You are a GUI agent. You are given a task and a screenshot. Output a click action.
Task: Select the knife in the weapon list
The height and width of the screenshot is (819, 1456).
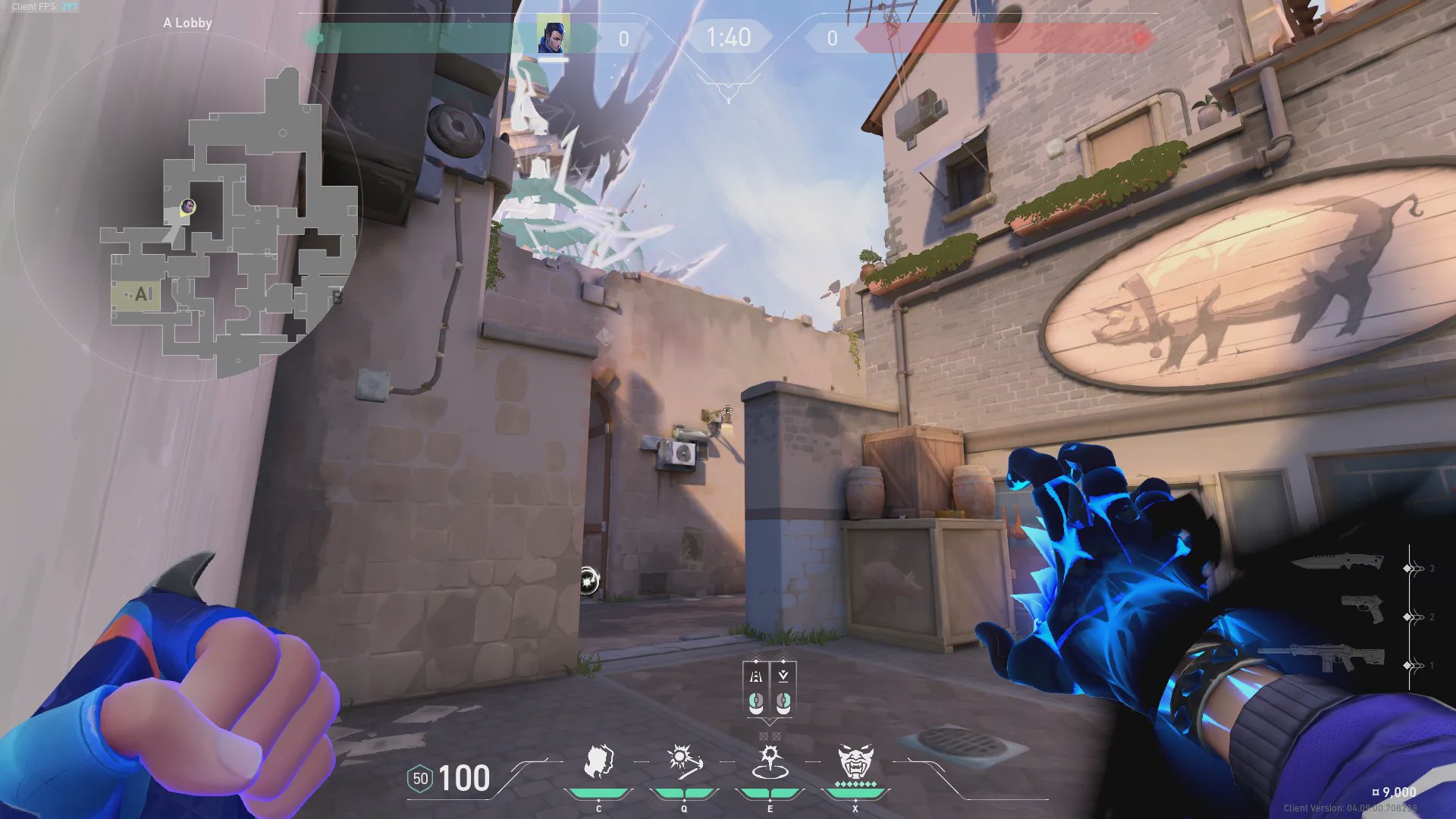(x=1338, y=563)
